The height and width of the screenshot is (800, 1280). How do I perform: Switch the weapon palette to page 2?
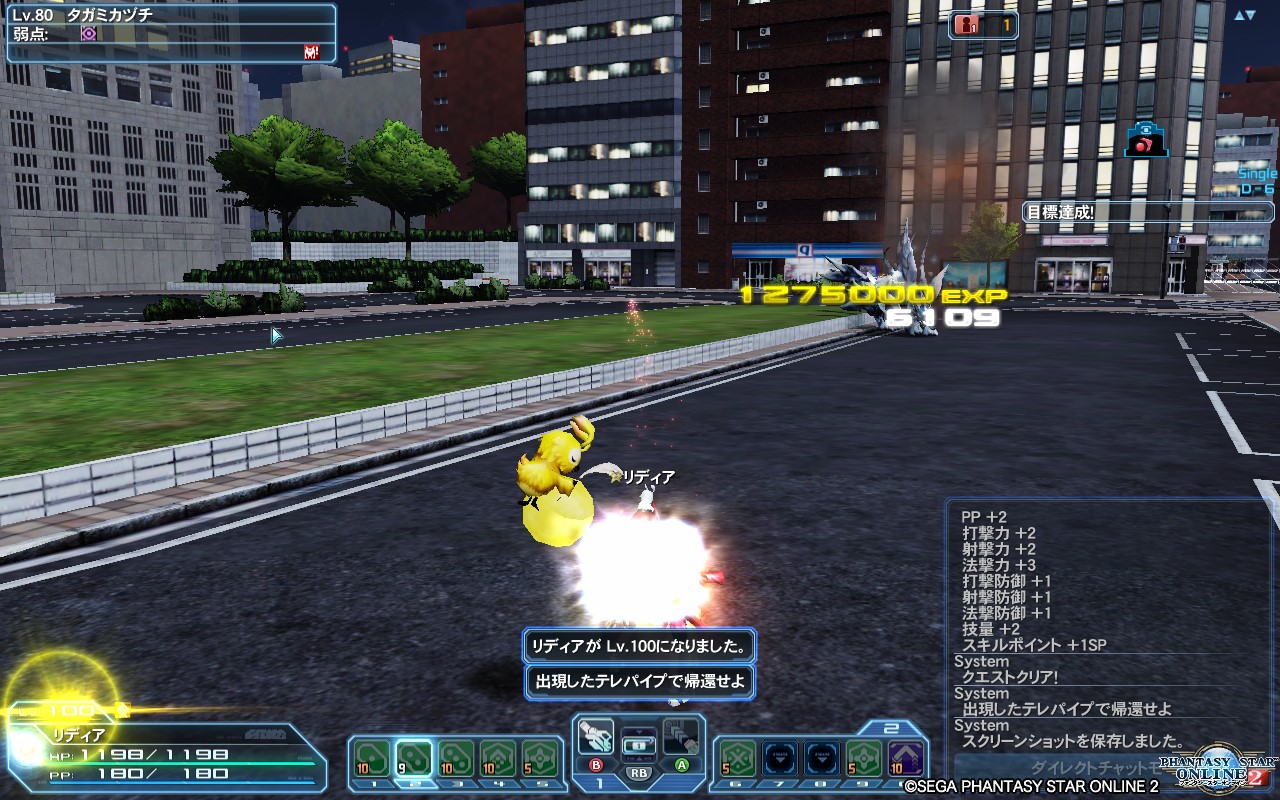coord(889,727)
